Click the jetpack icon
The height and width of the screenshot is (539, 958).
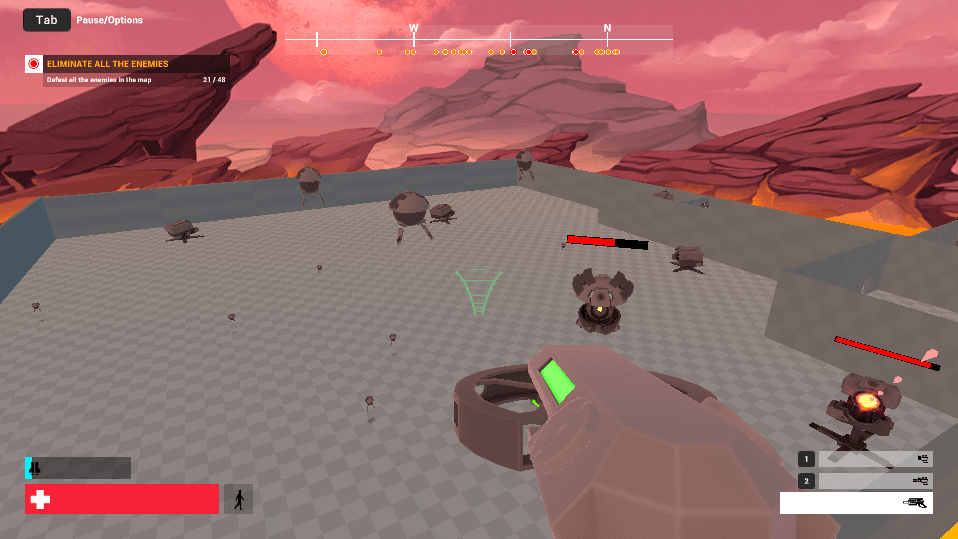coord(34,468)
